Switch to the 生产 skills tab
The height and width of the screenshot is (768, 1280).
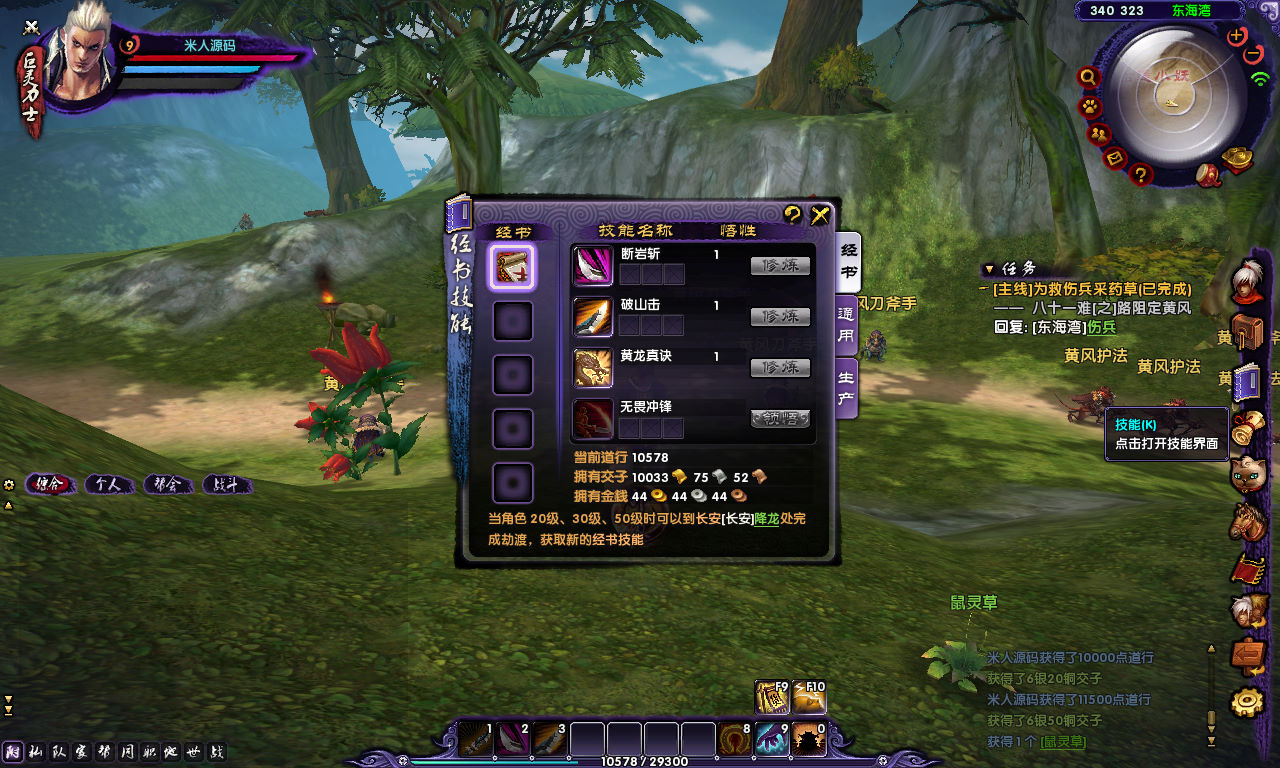846,390
